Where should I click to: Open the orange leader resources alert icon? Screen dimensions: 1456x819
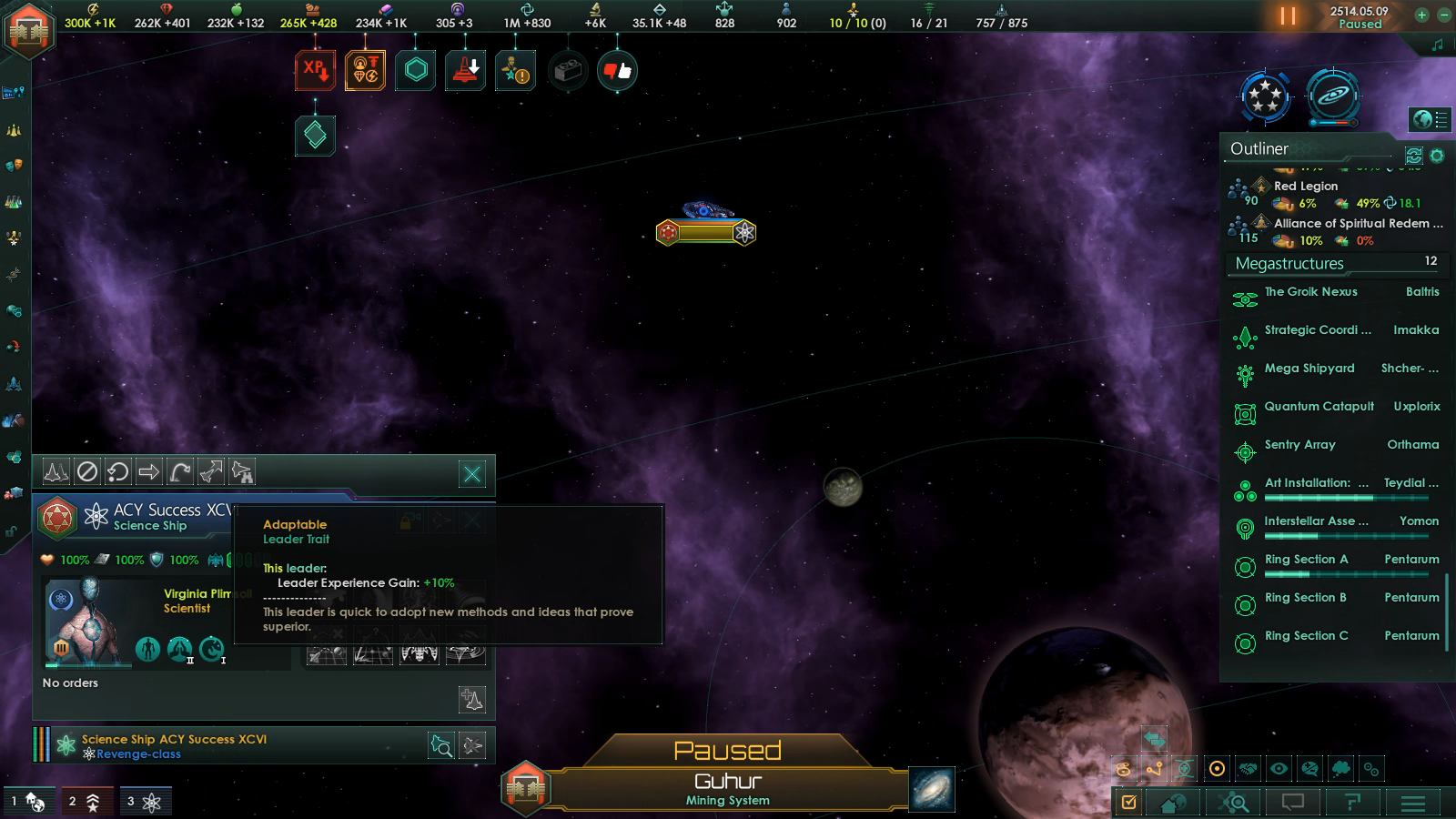tap(364, 68)
